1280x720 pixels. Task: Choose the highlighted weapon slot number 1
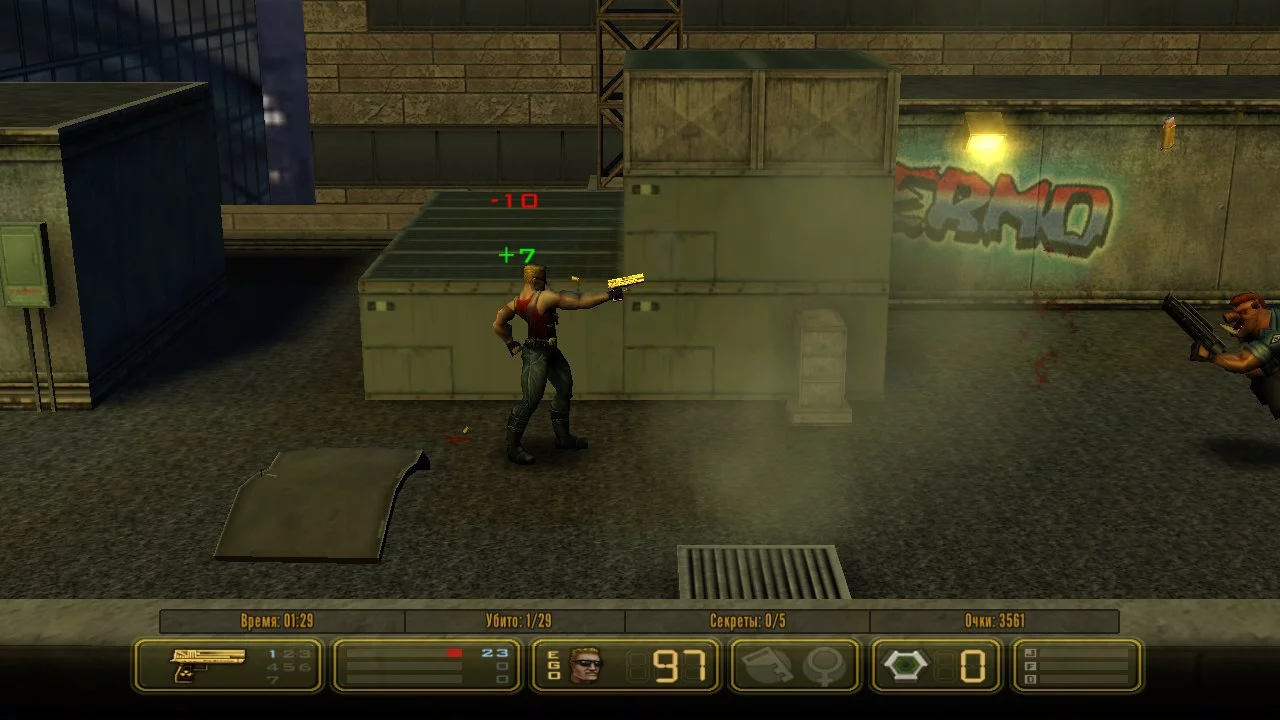click(x=272, y=653)
